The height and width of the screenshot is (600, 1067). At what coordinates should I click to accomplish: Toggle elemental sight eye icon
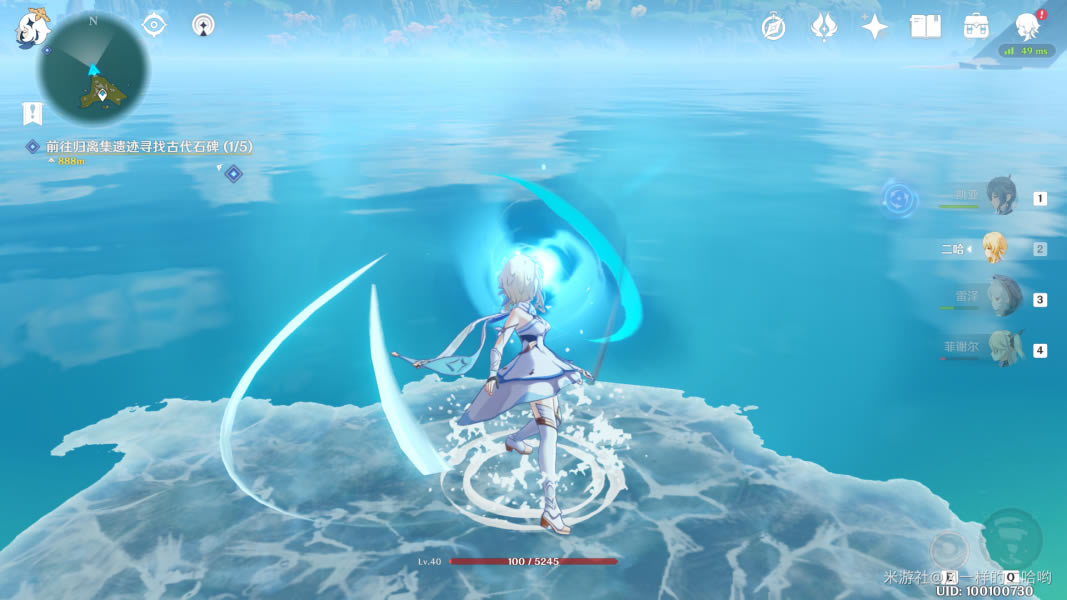154,25
